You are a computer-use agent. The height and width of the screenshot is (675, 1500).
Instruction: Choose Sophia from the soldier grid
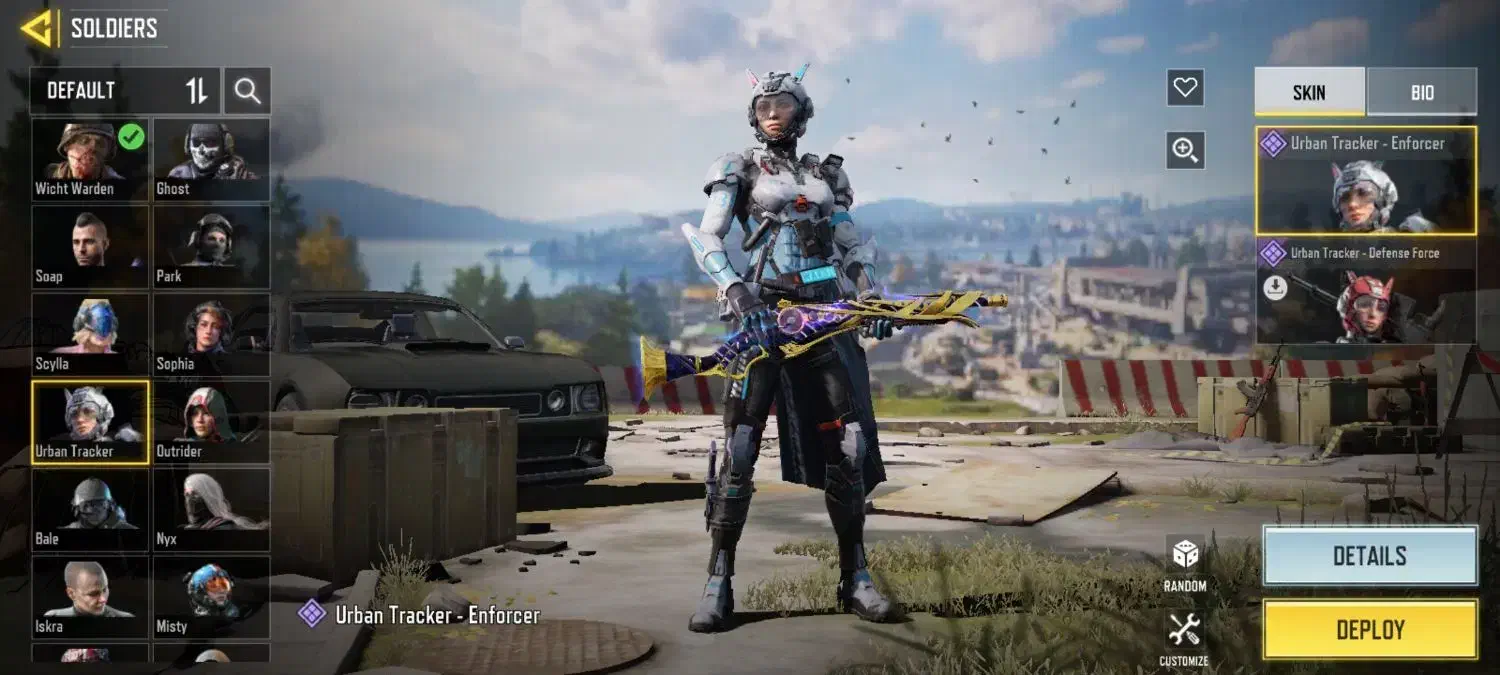(211, 335)
